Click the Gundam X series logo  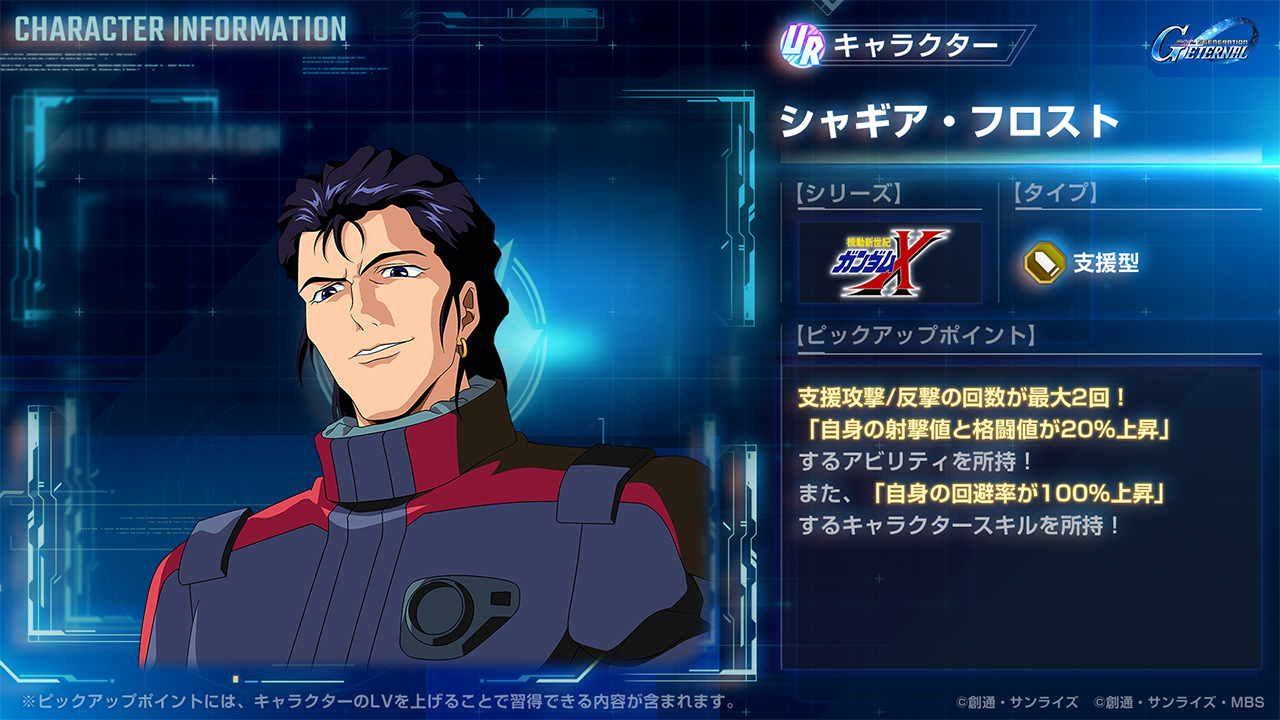coord(890,262)
